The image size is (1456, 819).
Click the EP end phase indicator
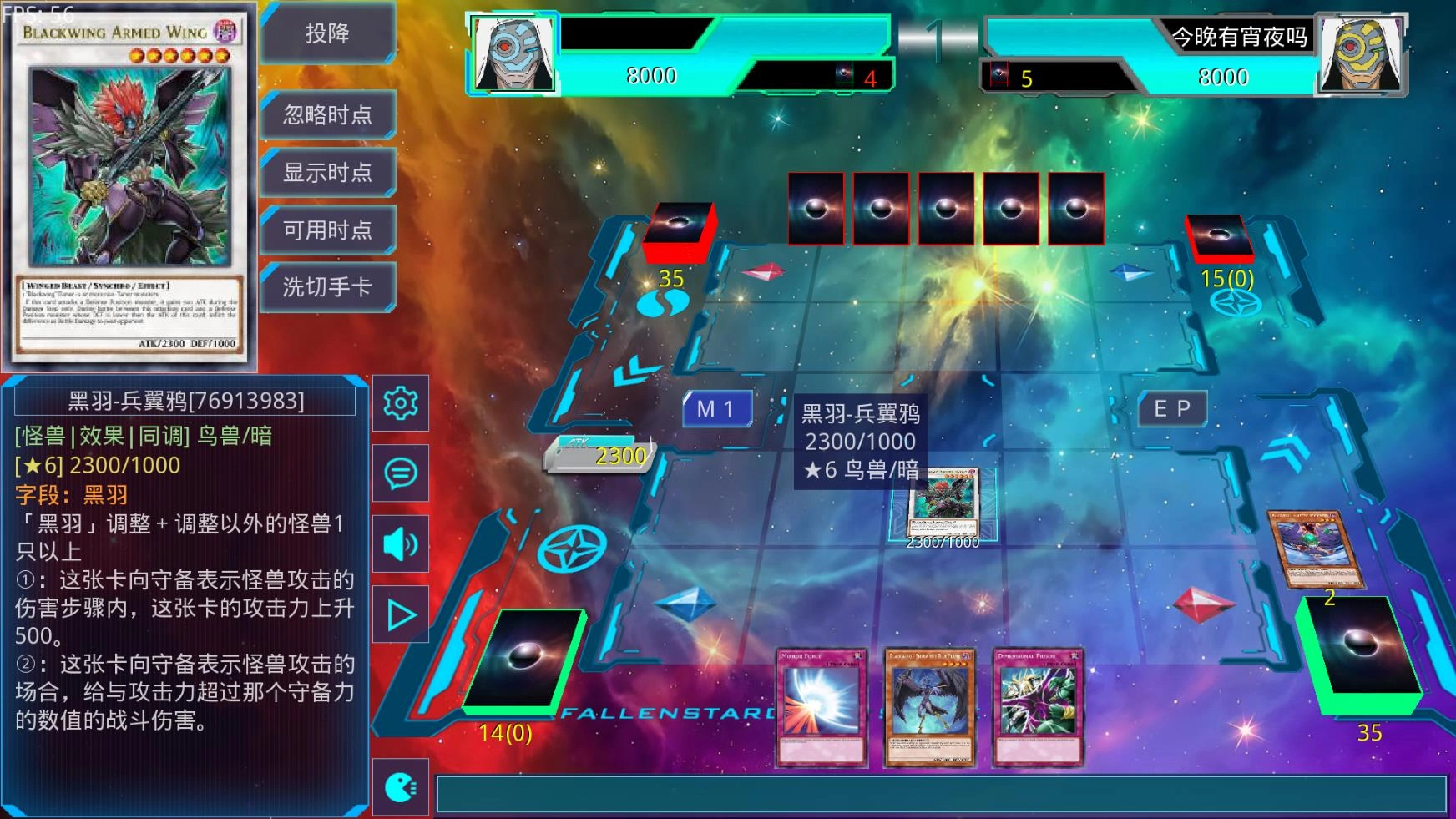[x=1172, y=407]
